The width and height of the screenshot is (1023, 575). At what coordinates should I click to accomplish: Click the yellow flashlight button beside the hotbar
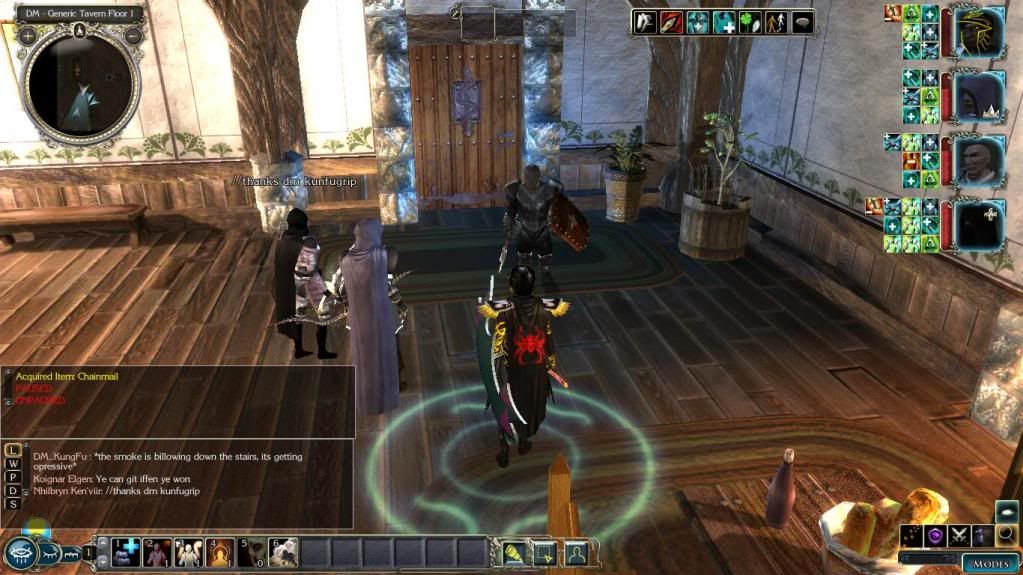(511, 551)
